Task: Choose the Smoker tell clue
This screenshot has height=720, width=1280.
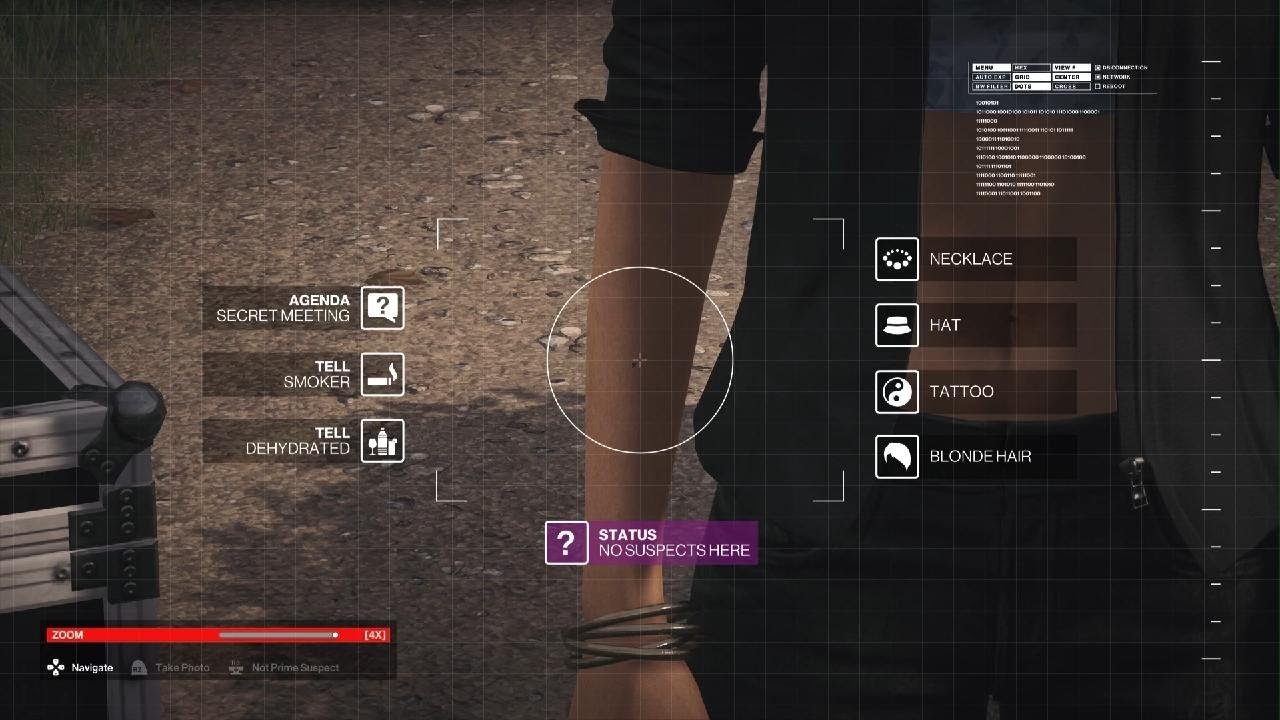Action: click(x=304, y=374)
